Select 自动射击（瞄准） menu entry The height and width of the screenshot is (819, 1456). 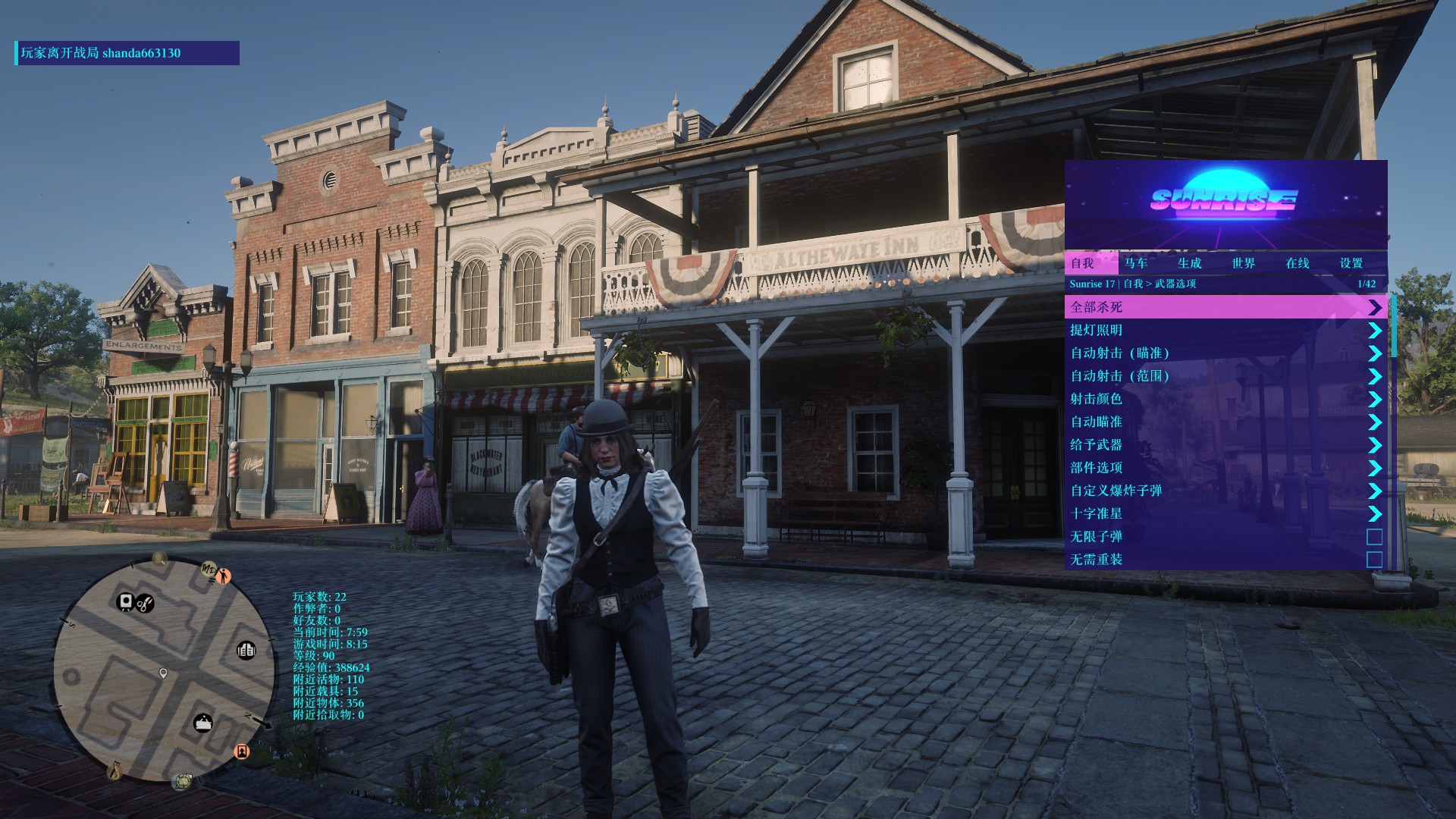point(1225,353)
